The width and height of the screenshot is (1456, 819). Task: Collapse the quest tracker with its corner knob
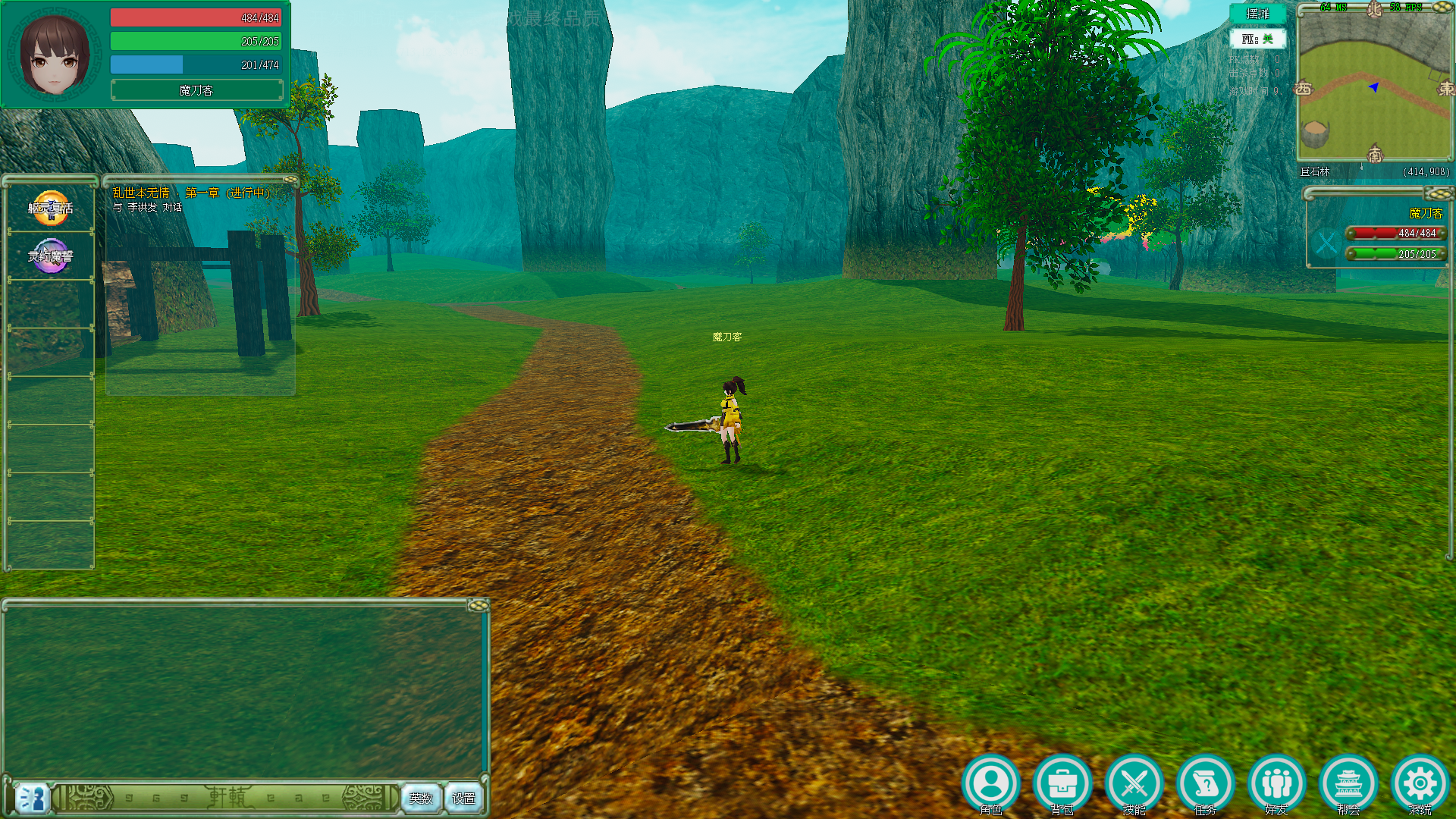pyautogui.click(x=290, y=180)
